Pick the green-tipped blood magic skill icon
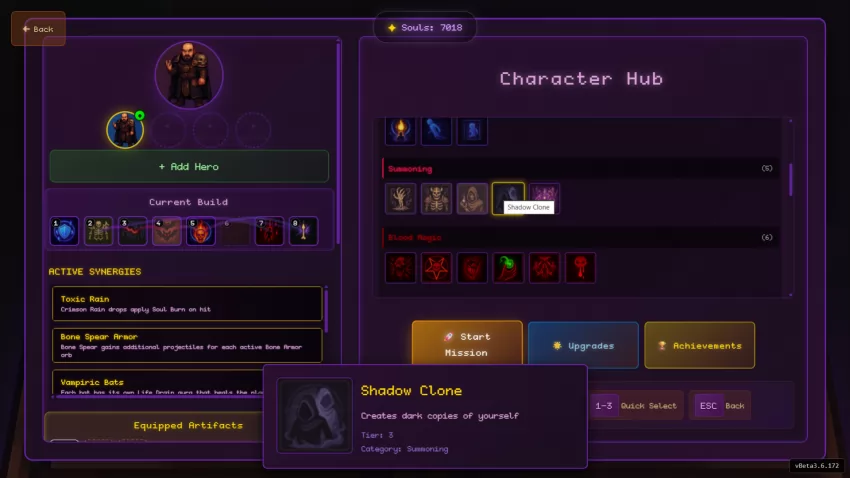Screen dimensions: 850x478 pyautogui.click(x=508, y=267)
